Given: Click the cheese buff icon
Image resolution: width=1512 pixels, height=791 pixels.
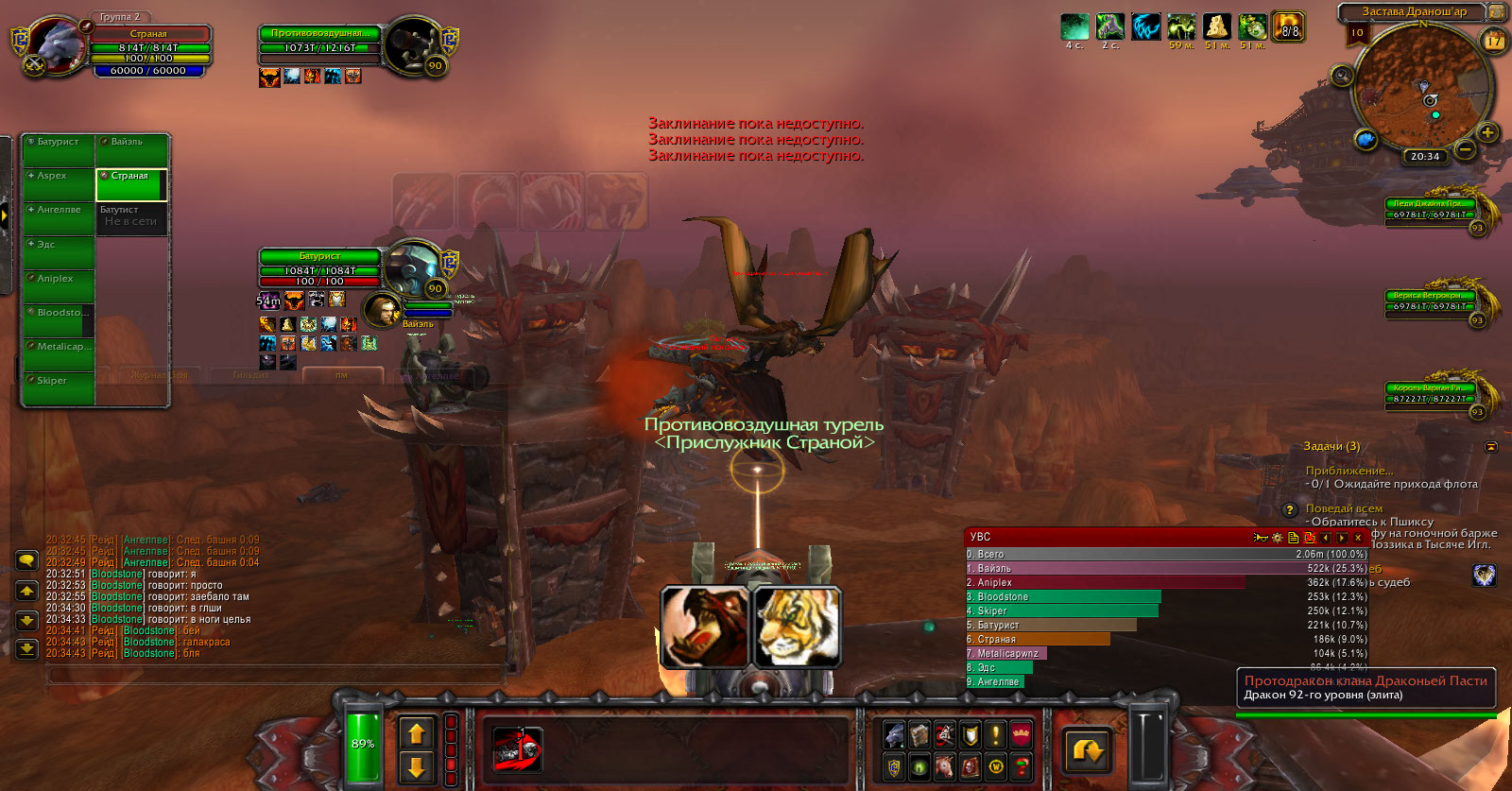Looking at the screenshot, I should click(x=1217, y=26).
